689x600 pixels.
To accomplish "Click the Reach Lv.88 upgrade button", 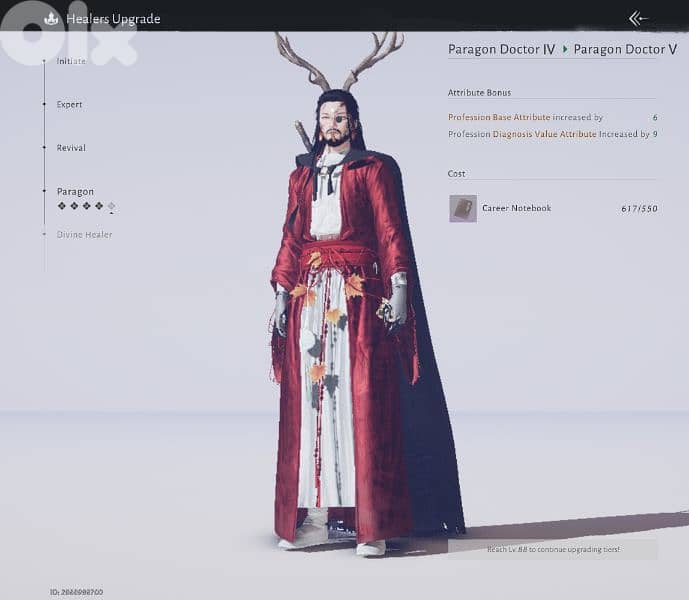I will (553, 549).
